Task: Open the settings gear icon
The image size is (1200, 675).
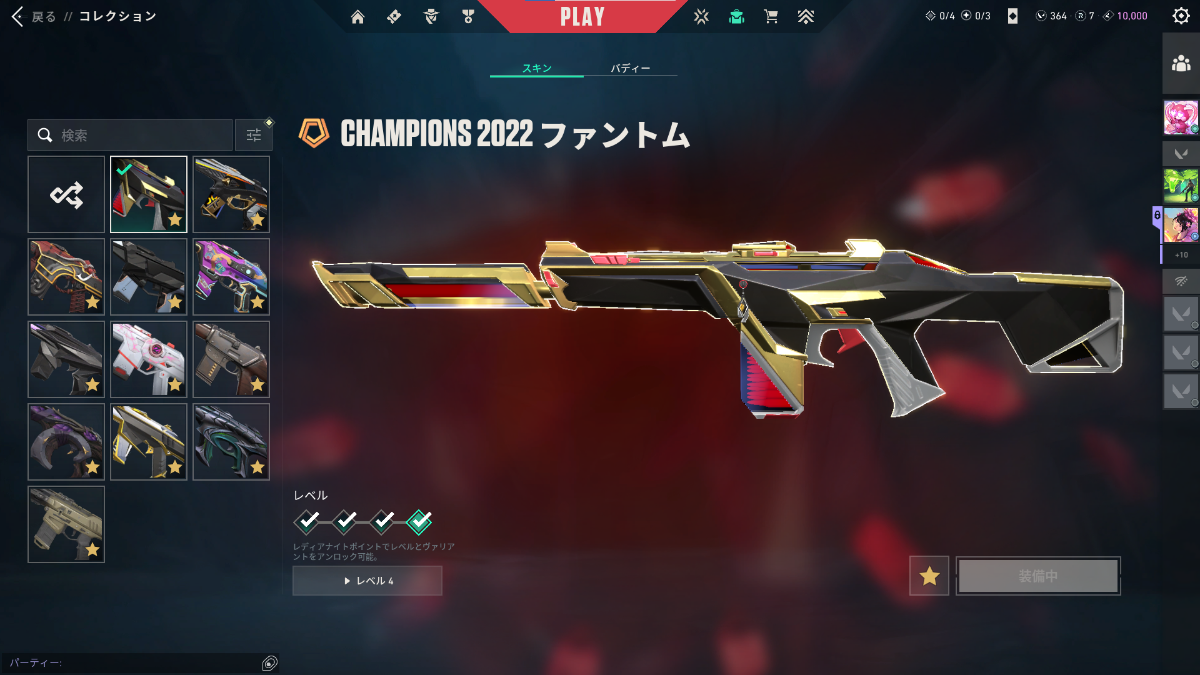Action: pos(1180,16)
